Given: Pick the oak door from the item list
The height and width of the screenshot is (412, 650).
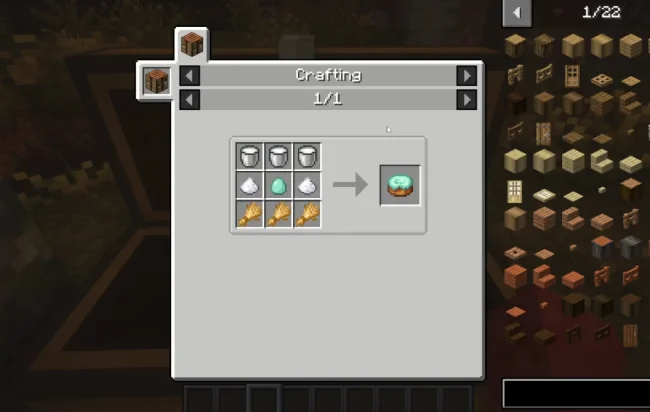Looking at the screenshot, I should pos(573,74).
